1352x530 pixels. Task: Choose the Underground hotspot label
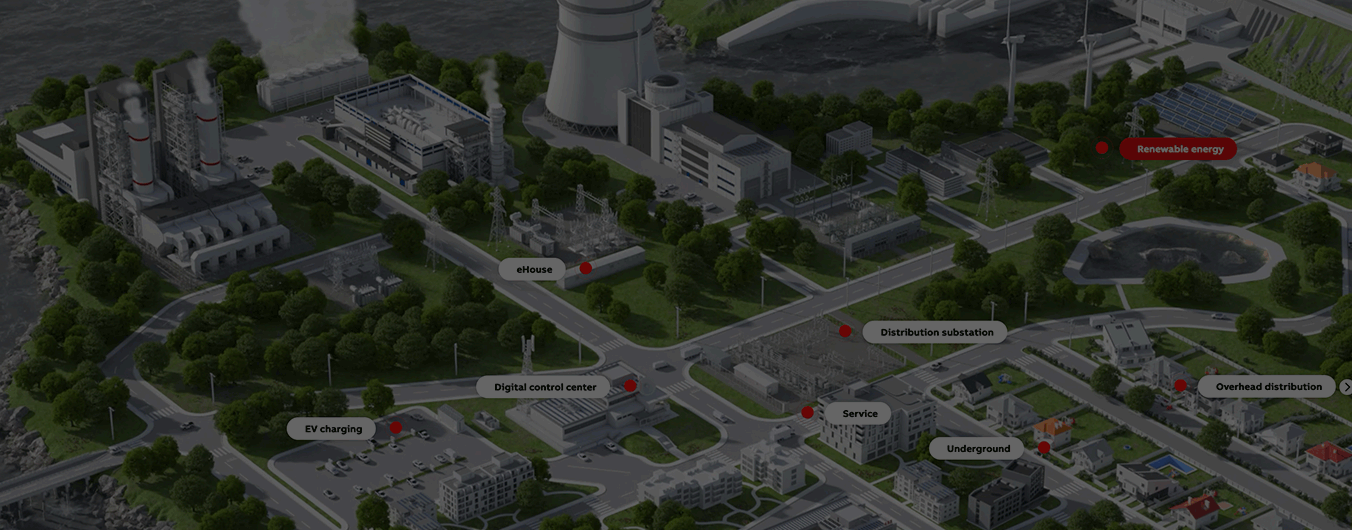[978, 449]
